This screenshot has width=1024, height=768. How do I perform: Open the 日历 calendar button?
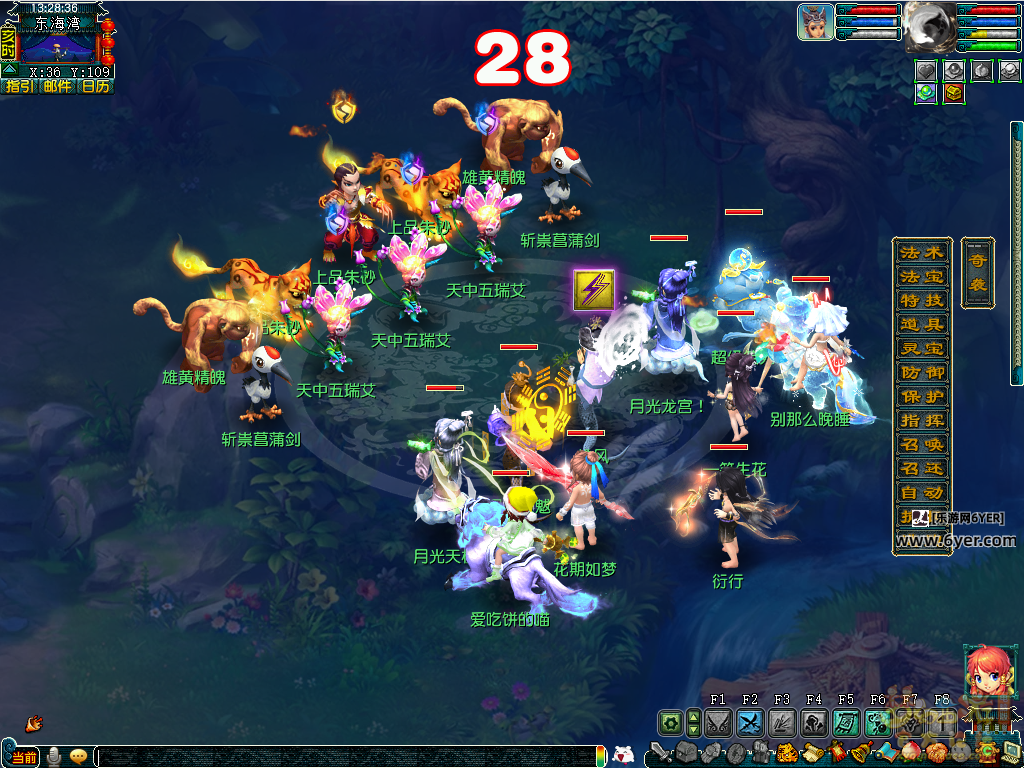click(x=95, y=86)
